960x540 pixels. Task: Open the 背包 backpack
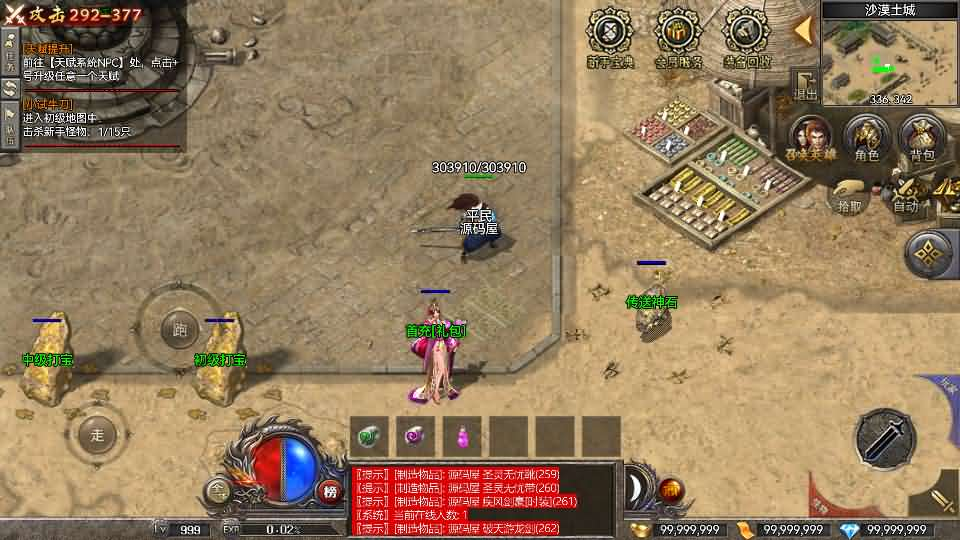[x=921, y=138]
